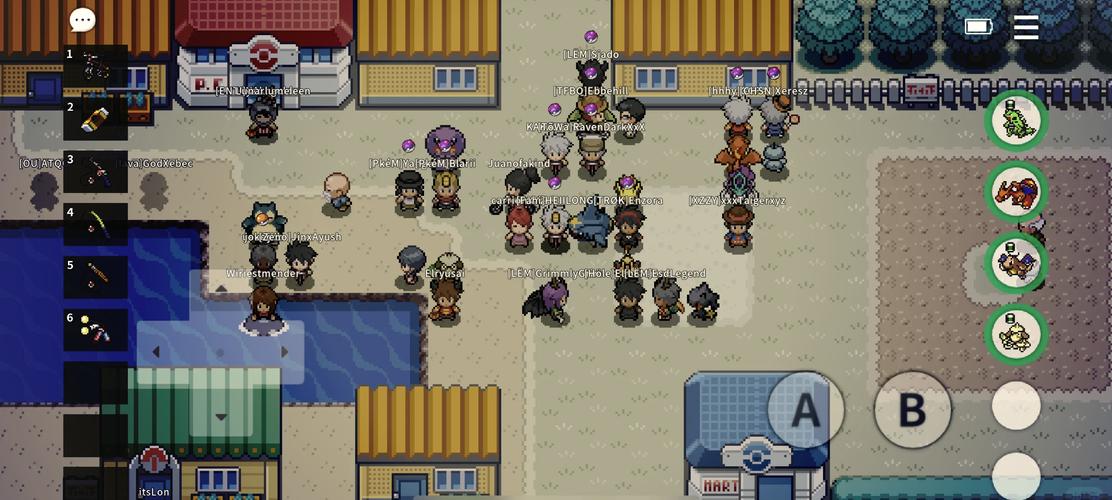Use the bicycle in hotbar slot 1
This screenshot has height=500, width=1112.
point(96,66)
